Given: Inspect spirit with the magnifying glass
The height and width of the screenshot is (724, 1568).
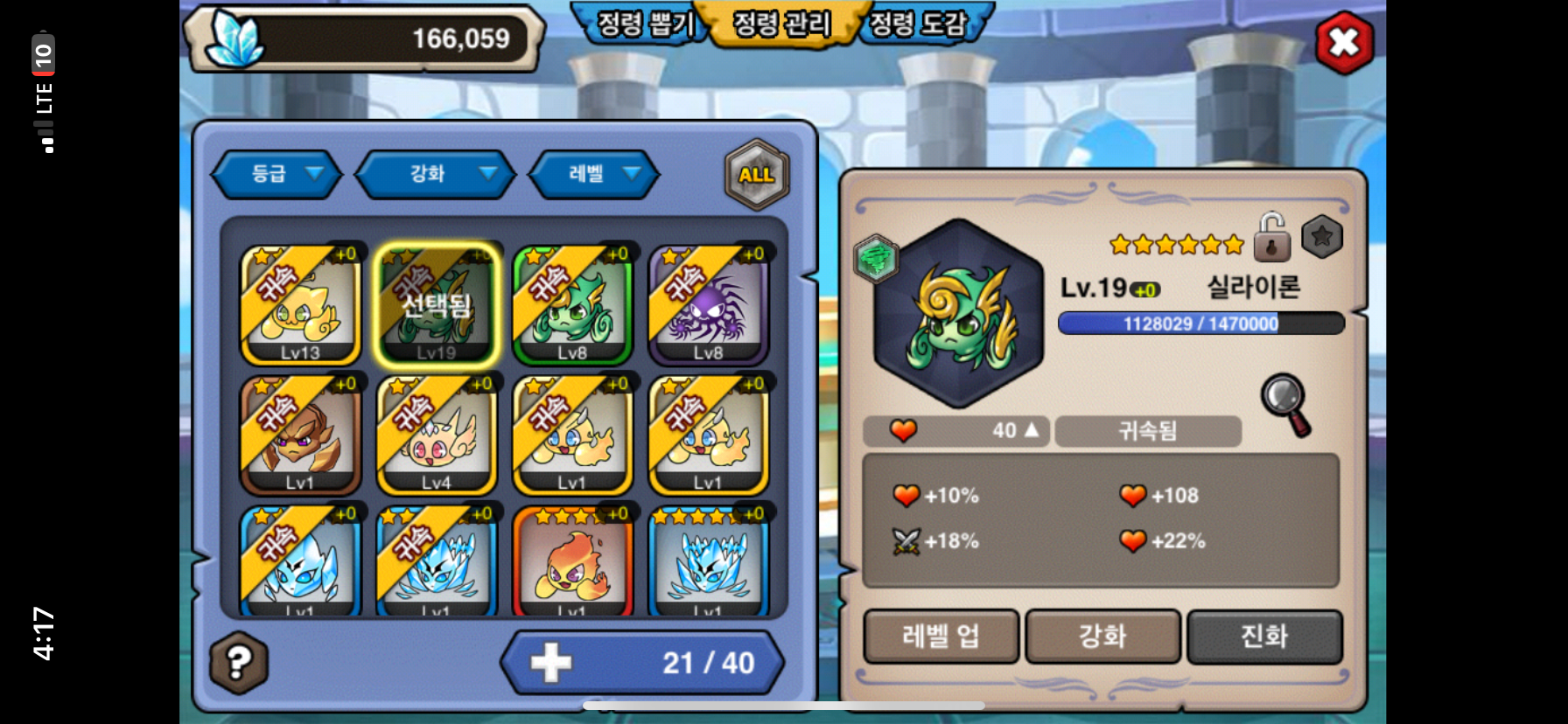Looking at the screenshot, I should pos(1285,403).
